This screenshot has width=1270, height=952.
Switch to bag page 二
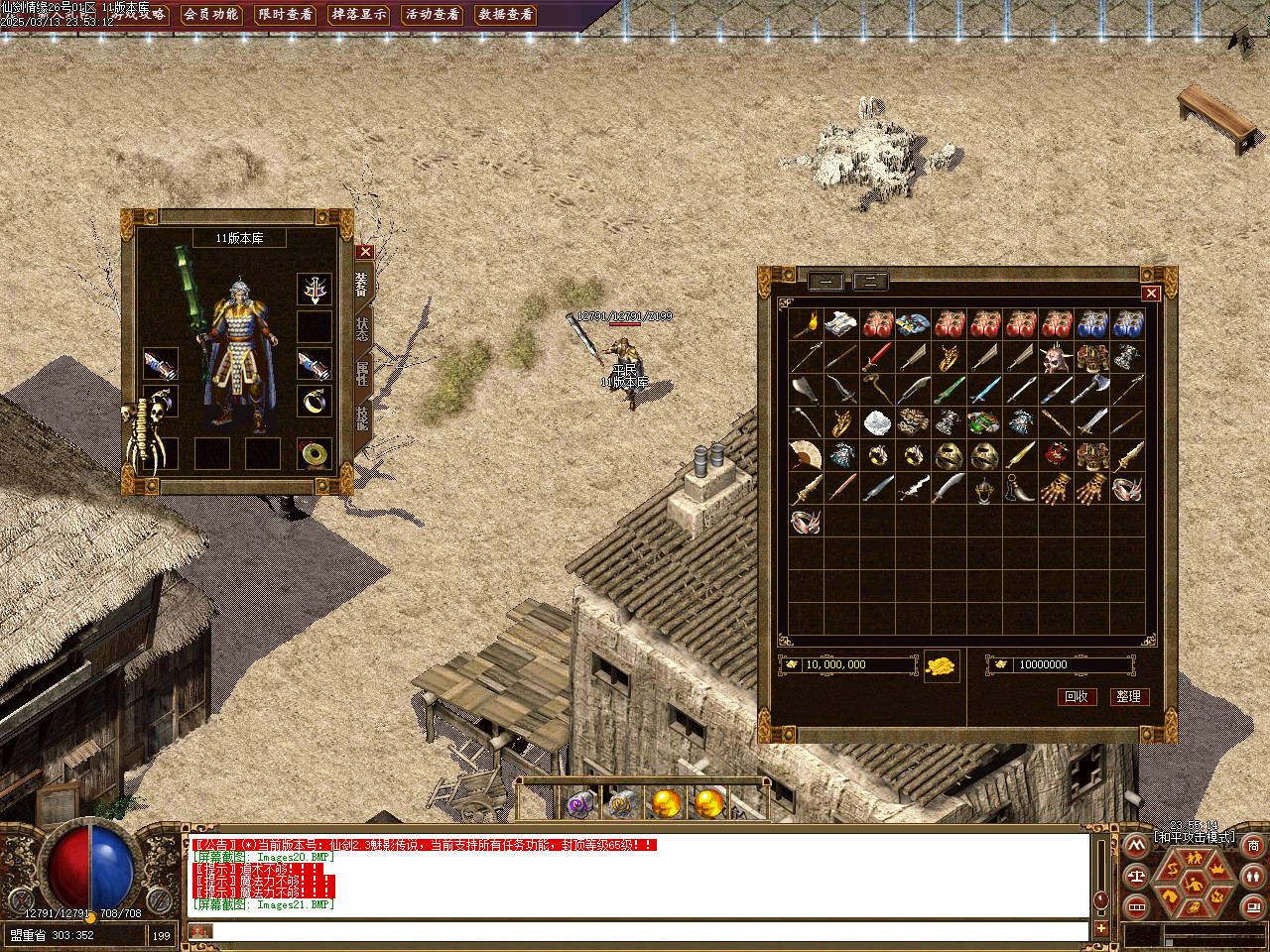point(870,282)
